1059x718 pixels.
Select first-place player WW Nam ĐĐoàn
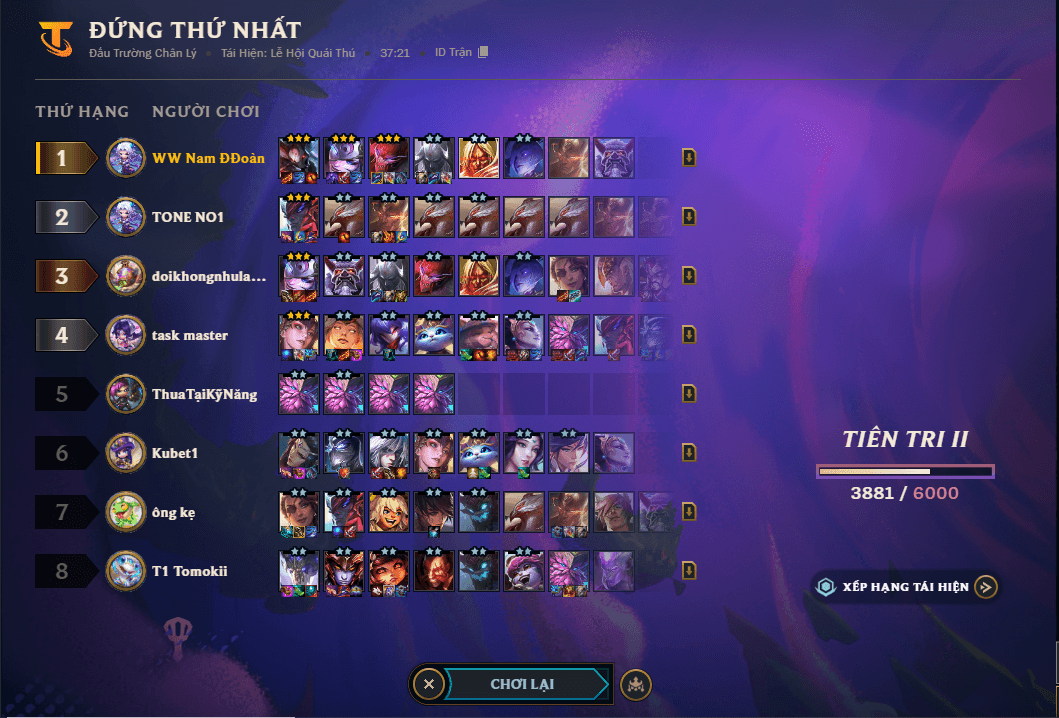point(208,158)
